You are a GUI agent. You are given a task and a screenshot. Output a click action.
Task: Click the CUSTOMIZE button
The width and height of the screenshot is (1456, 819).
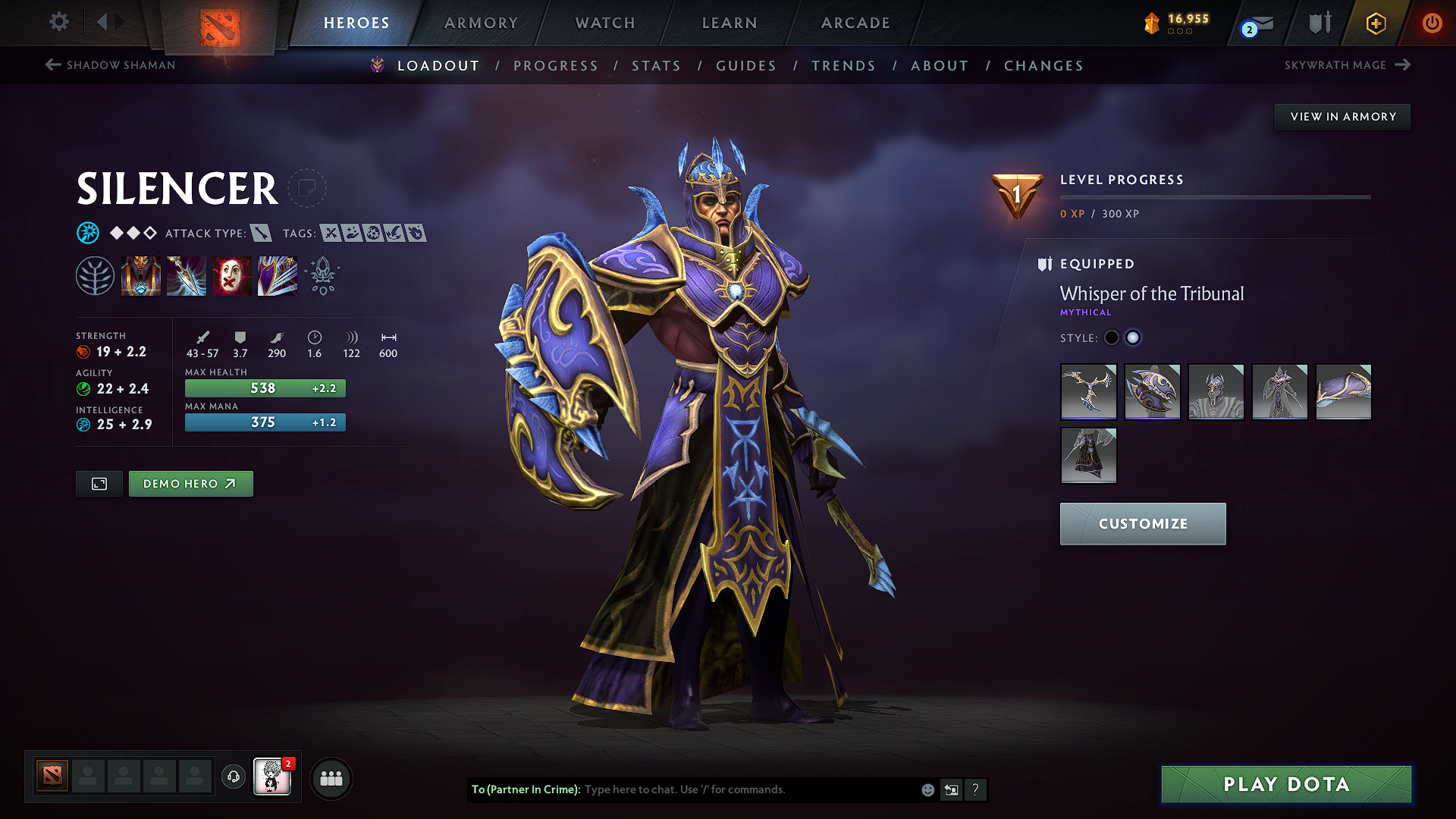tap(1142, 523)
